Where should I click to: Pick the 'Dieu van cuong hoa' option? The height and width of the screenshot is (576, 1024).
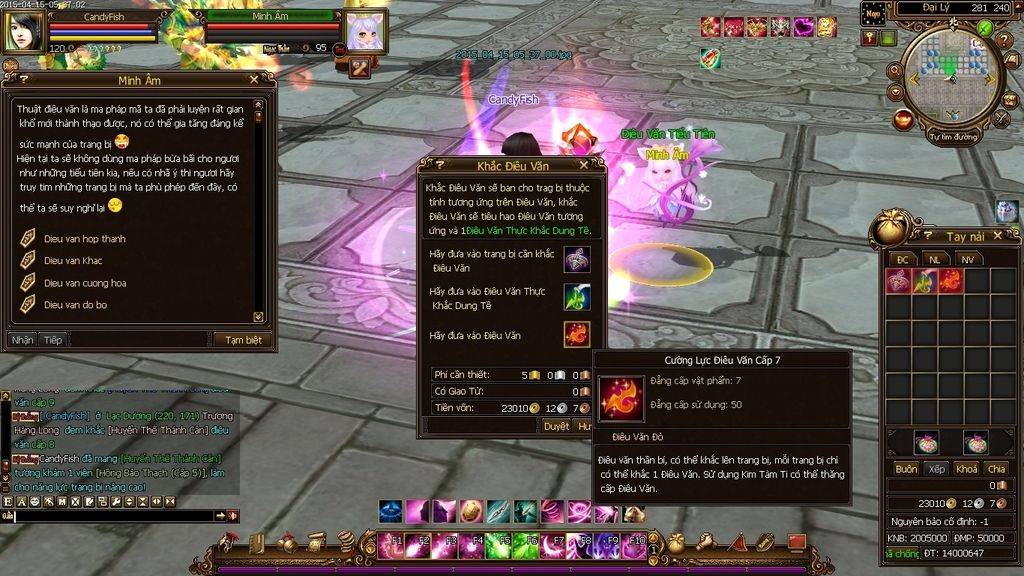point(85,283)
